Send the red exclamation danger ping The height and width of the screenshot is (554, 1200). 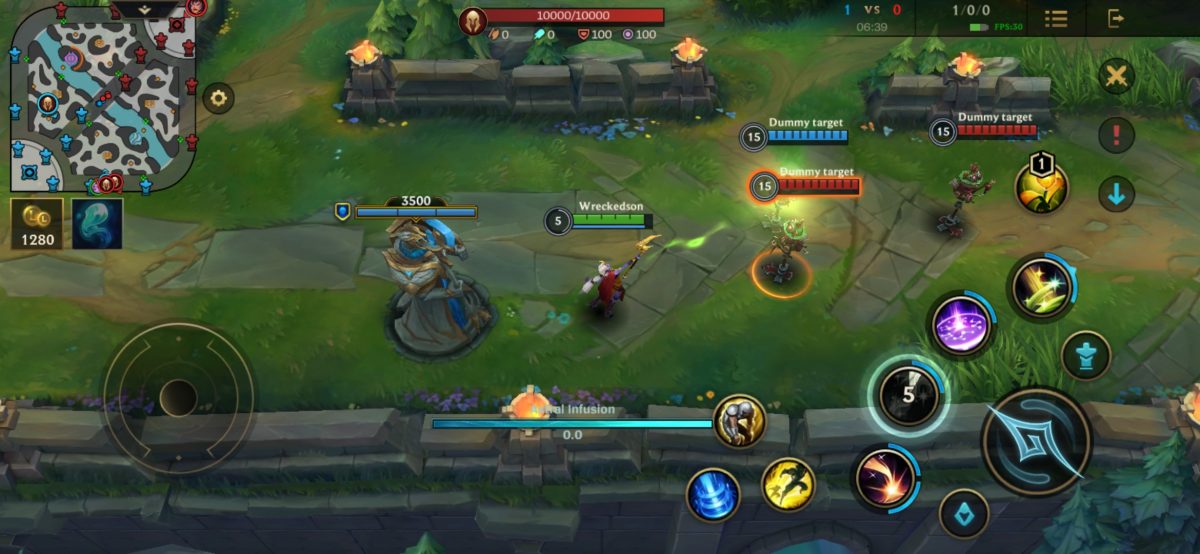tap(1116, 134)
